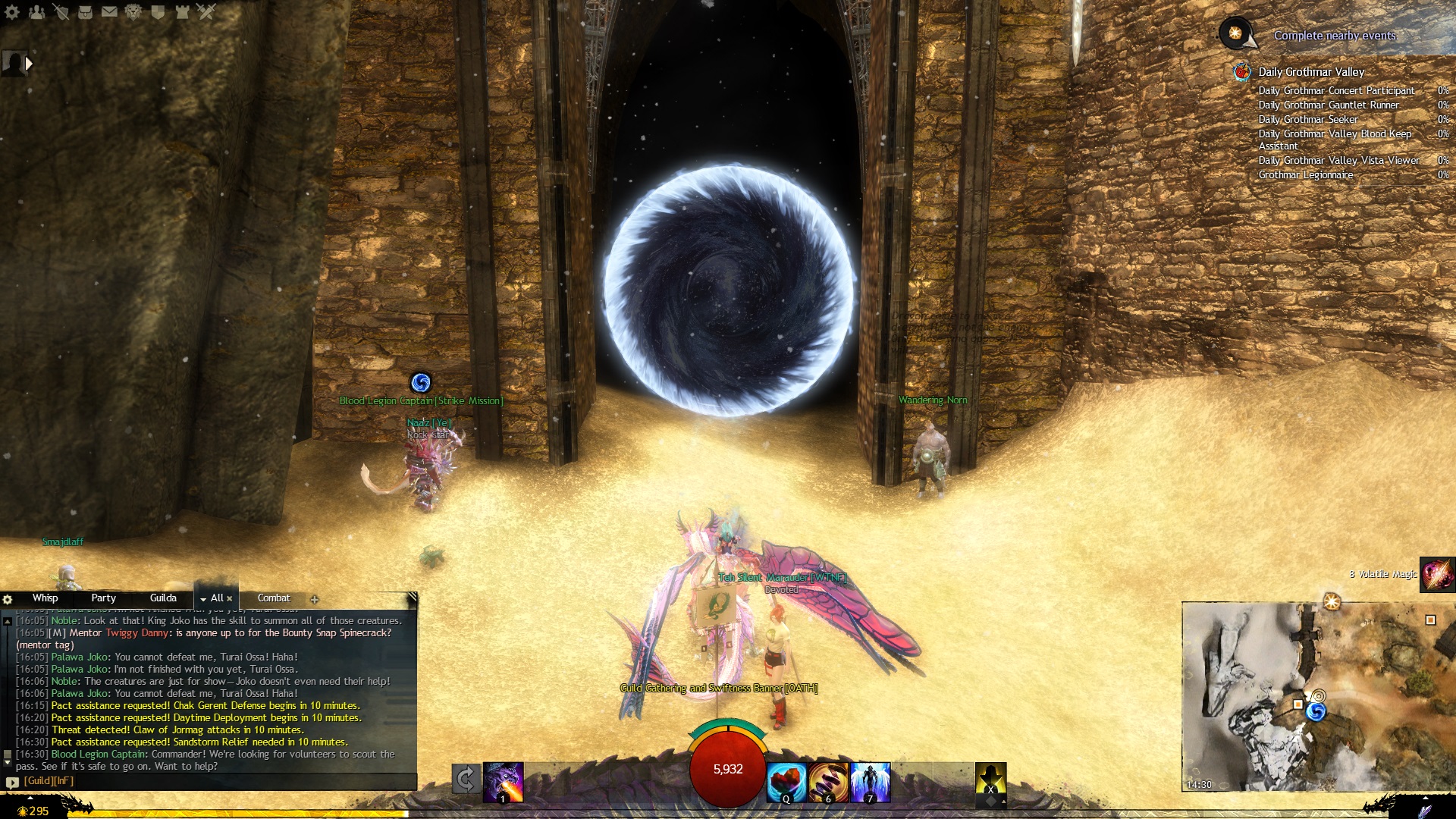Activate the purple dragon fire breath skill
Image resolution: width=1456 pixels, height=819 pixels.
click(x=504, y=782)
